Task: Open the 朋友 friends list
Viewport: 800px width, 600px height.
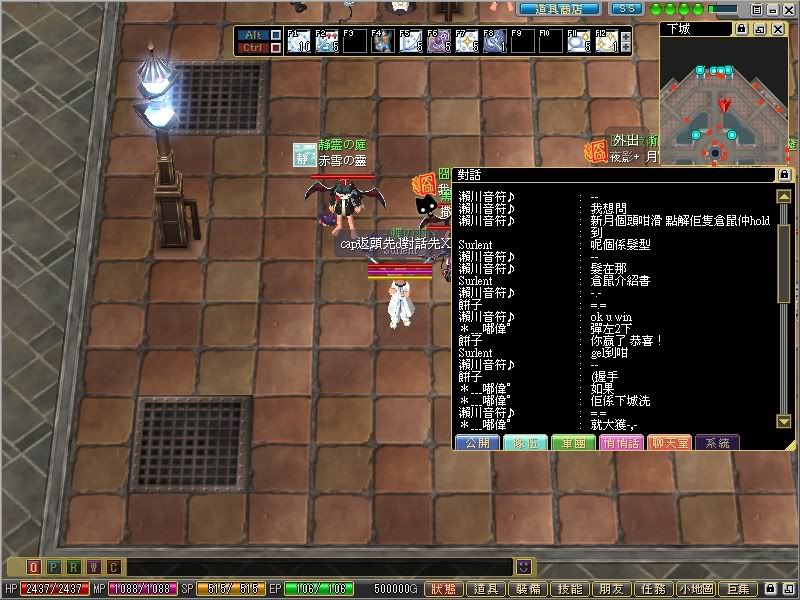Action: [612, 590]
